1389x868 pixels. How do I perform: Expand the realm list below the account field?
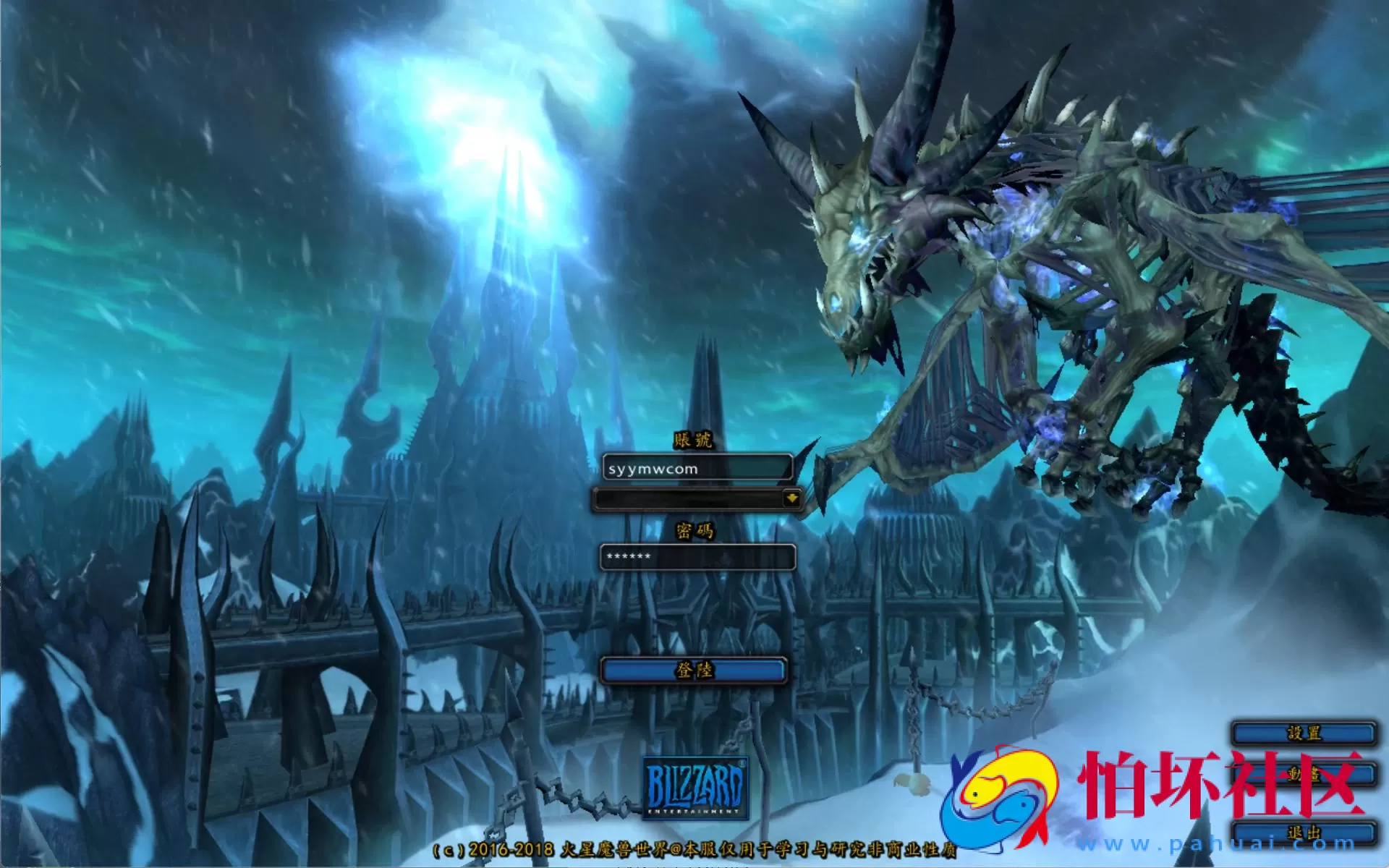point(792,499)
